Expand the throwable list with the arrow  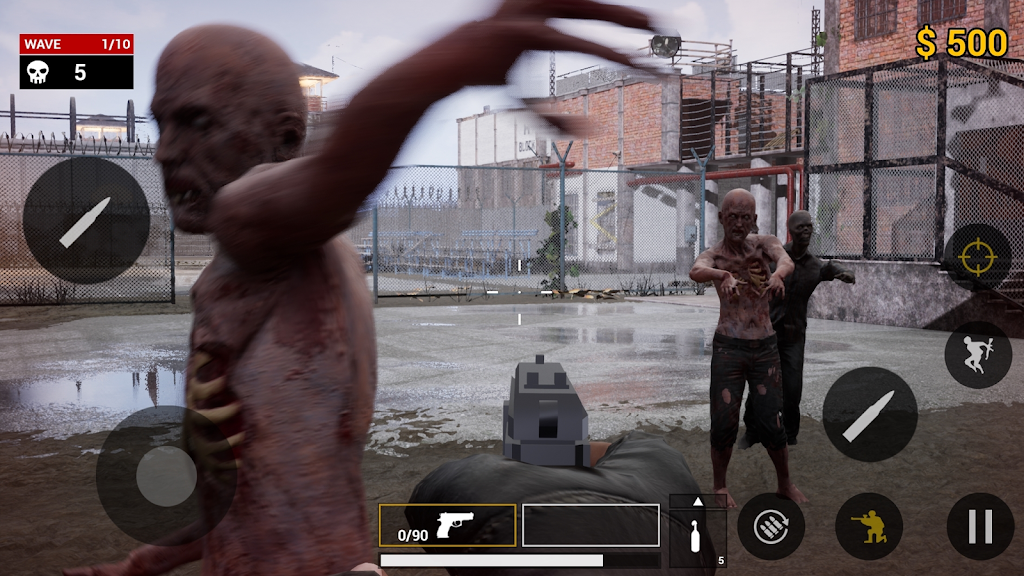click(697, 501)
